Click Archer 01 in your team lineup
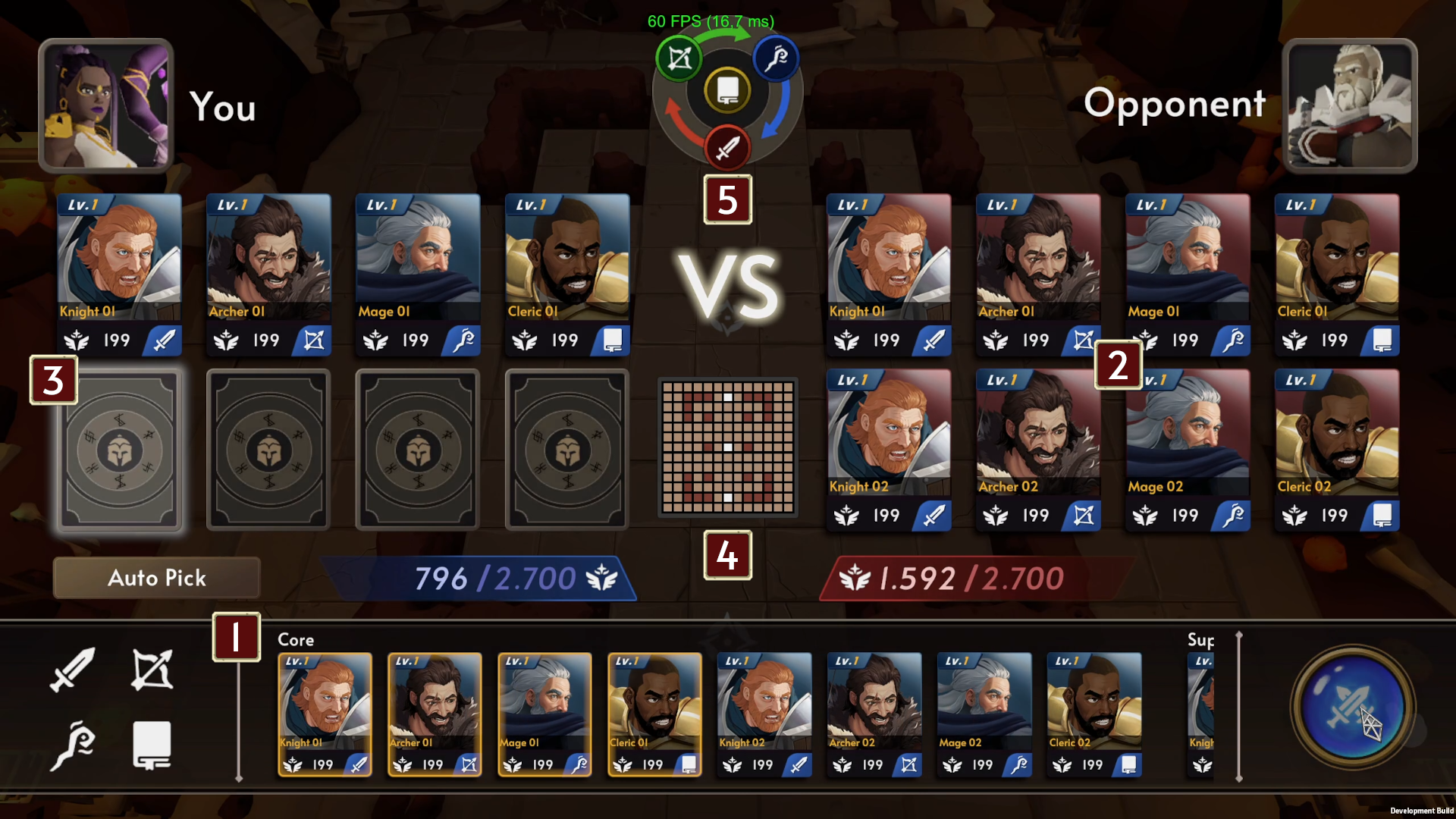This screenshot has width=1456, height=819. [268, 275]
